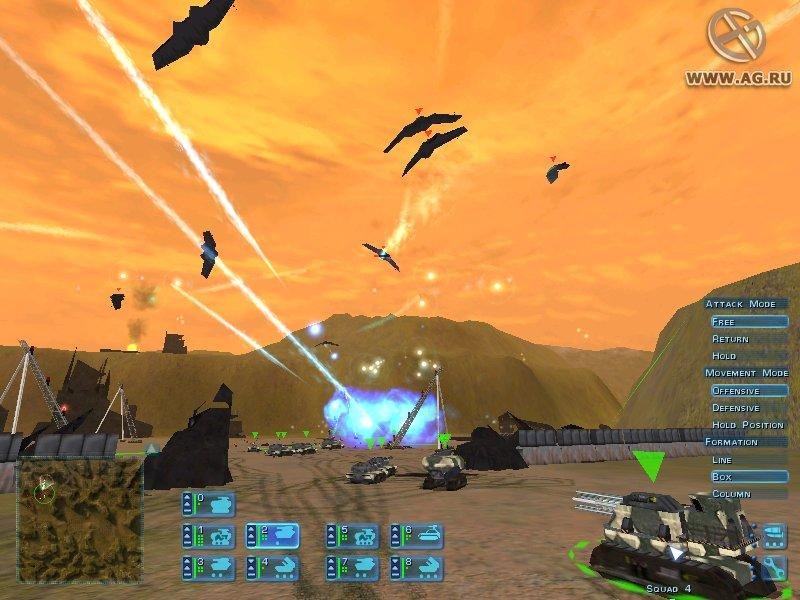Screen dimensions: 800x600
Task: Open the minimap
Action: click(x=80, y=519)
